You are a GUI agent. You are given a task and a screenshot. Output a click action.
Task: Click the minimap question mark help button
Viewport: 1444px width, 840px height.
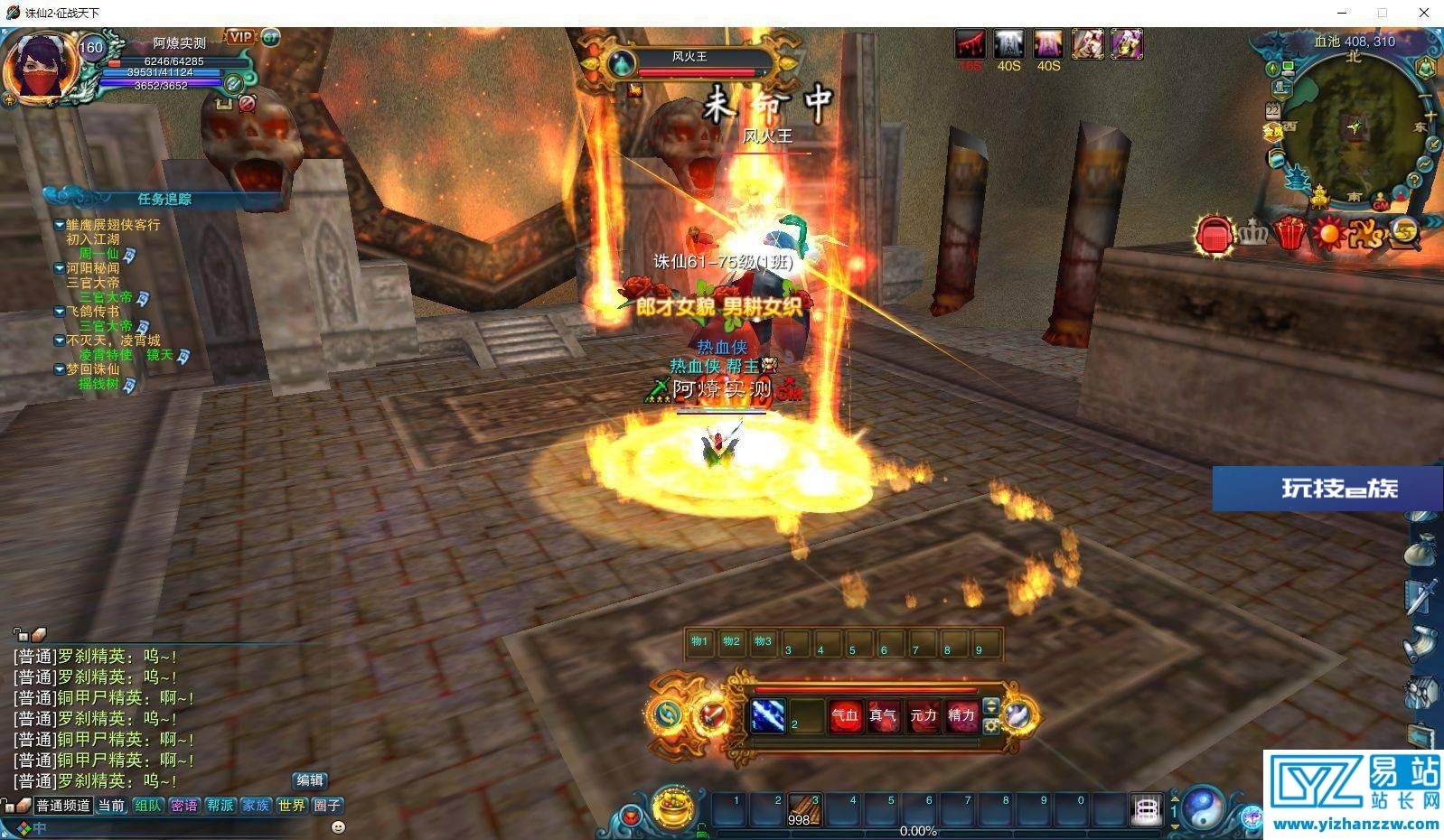(1414, 180)
